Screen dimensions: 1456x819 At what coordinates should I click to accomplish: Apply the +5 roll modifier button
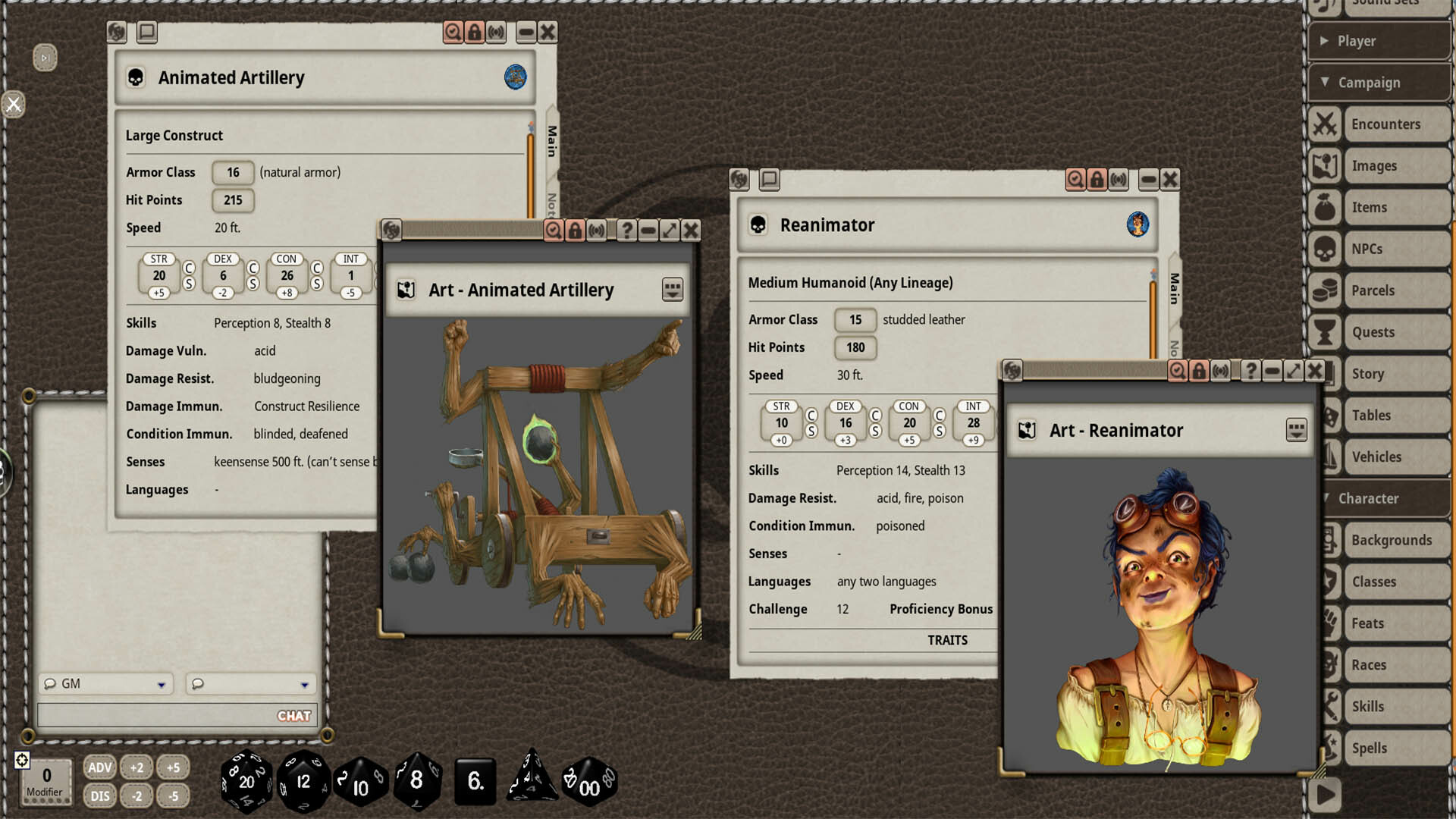(x=173, y=767)
